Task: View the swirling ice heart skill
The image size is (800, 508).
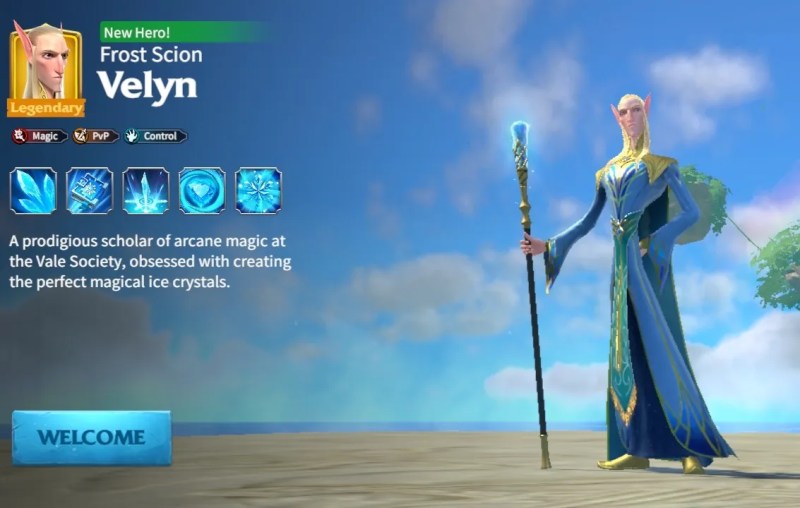Action: (201, 190)
